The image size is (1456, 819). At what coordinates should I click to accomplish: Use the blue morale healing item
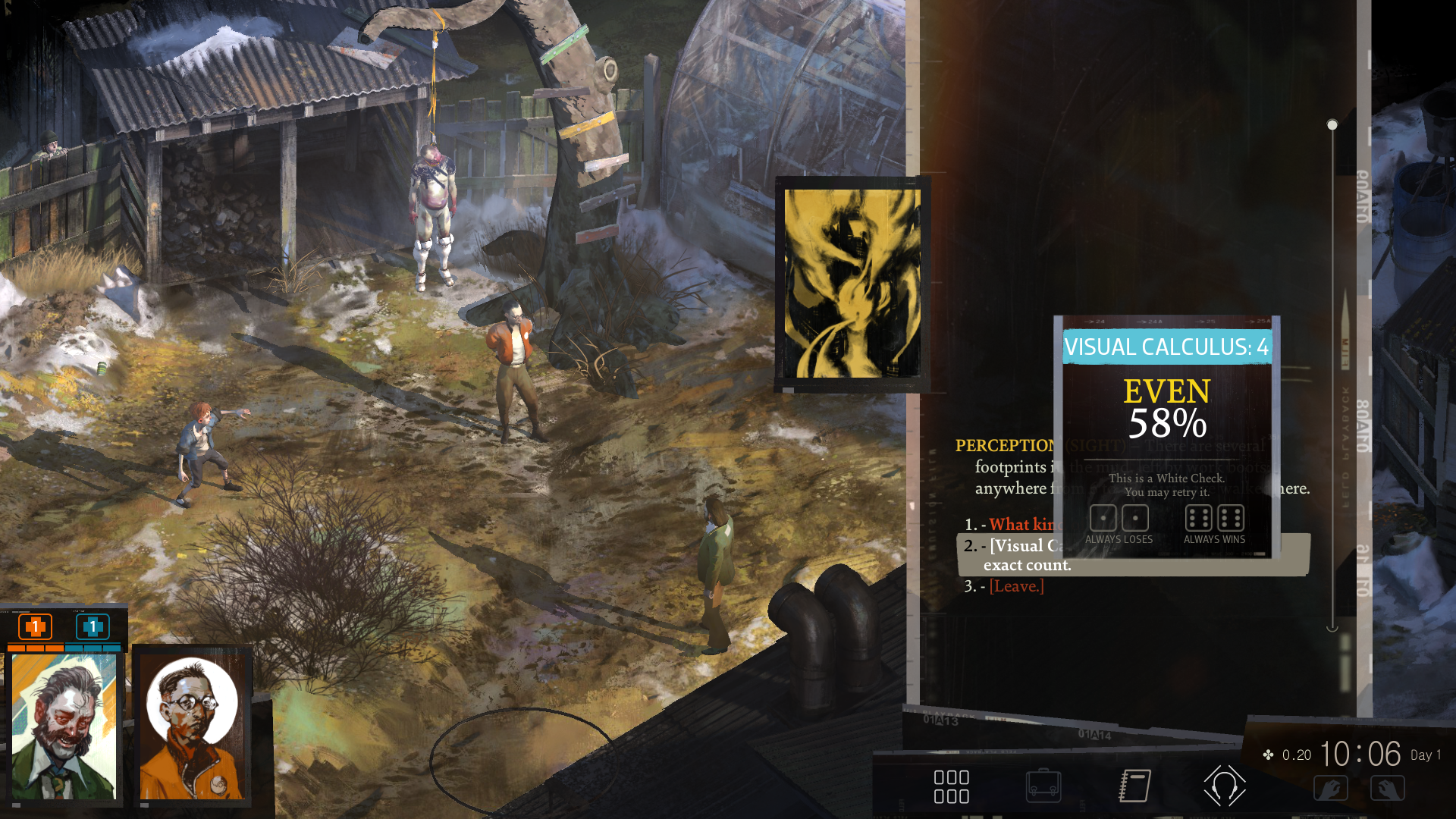[x=93, y=627]
